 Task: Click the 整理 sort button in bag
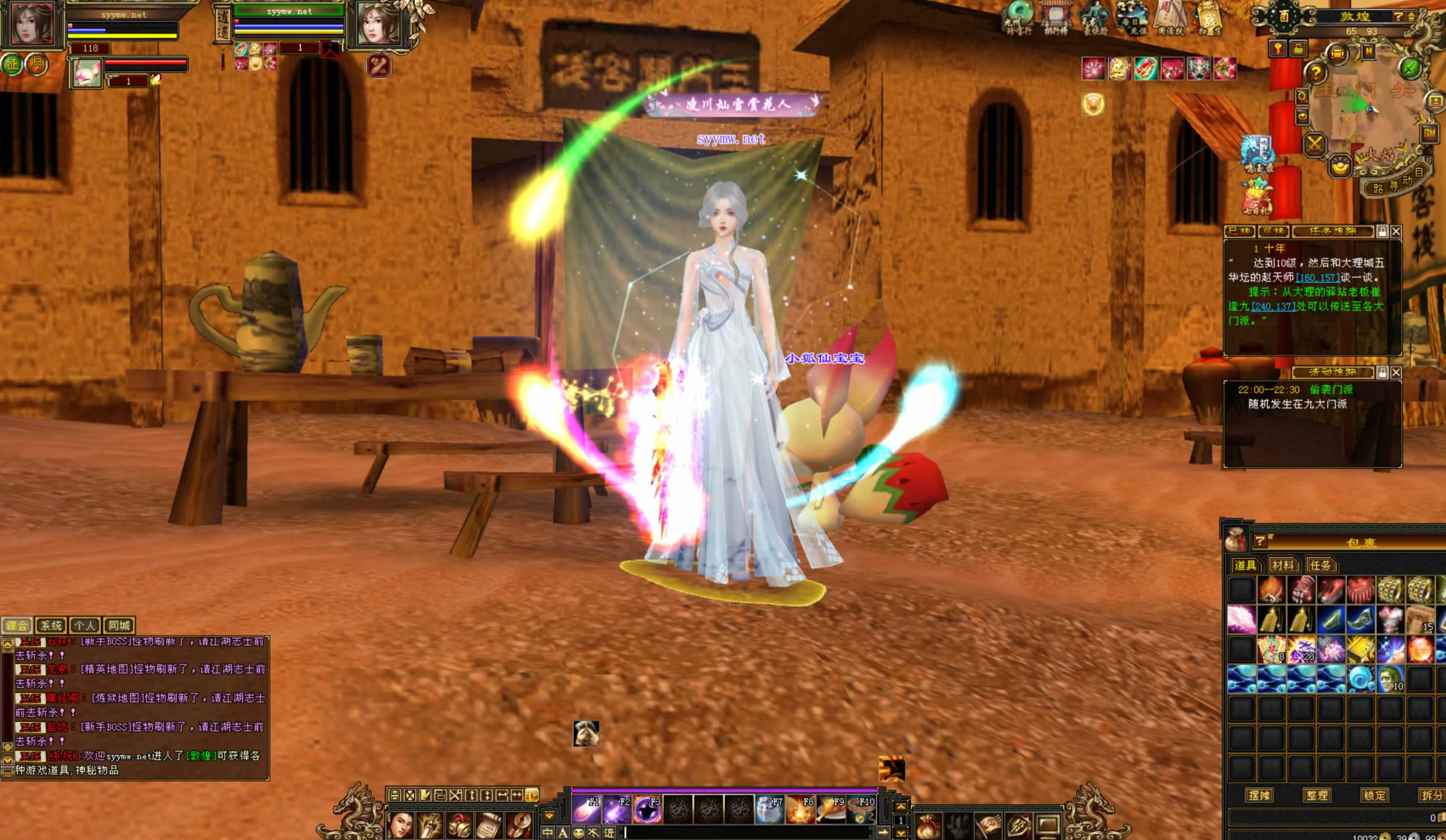point(1317,795)
